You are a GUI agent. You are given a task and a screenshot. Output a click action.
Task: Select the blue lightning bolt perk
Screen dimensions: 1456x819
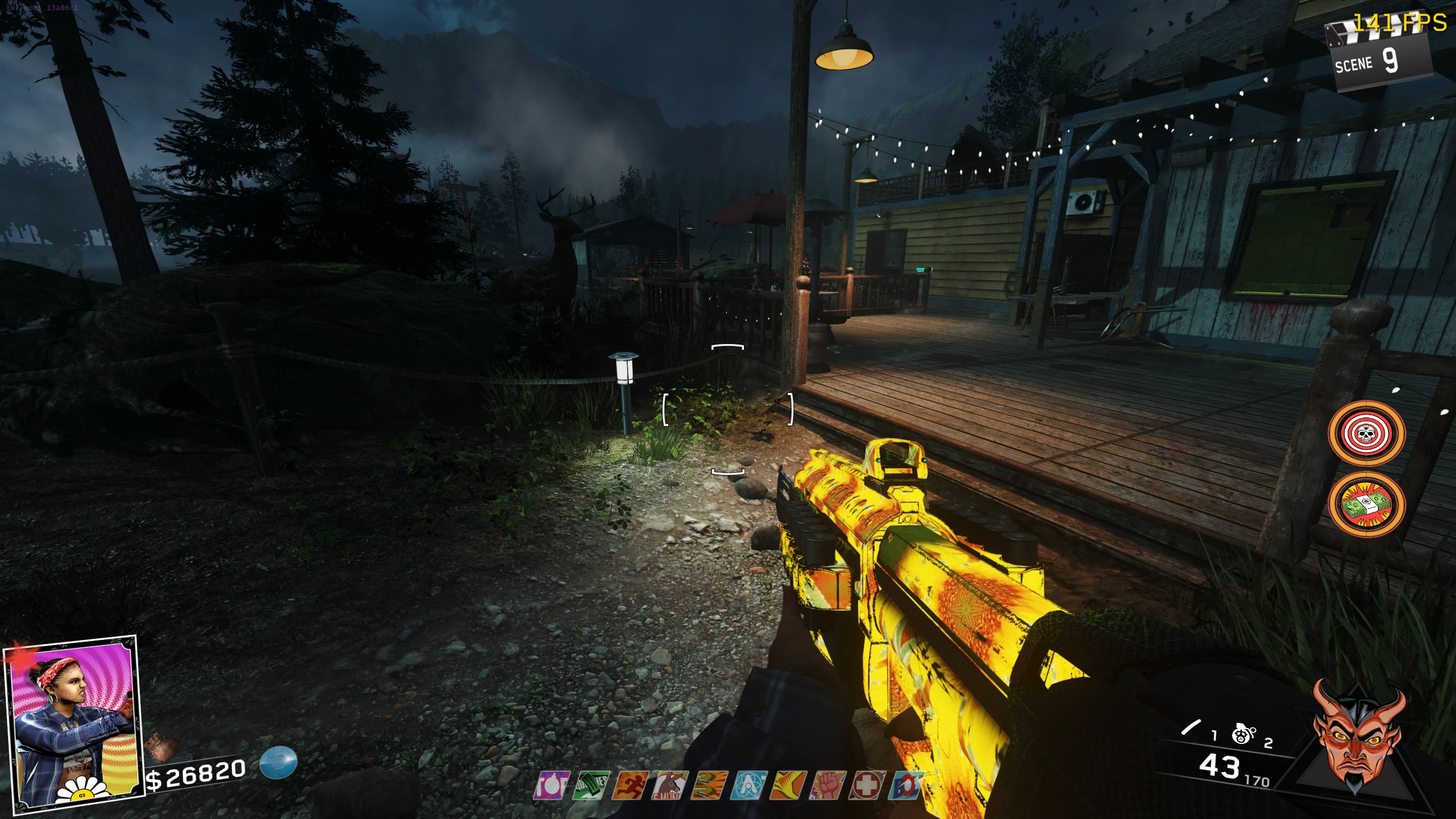click(x=907, y=786)
